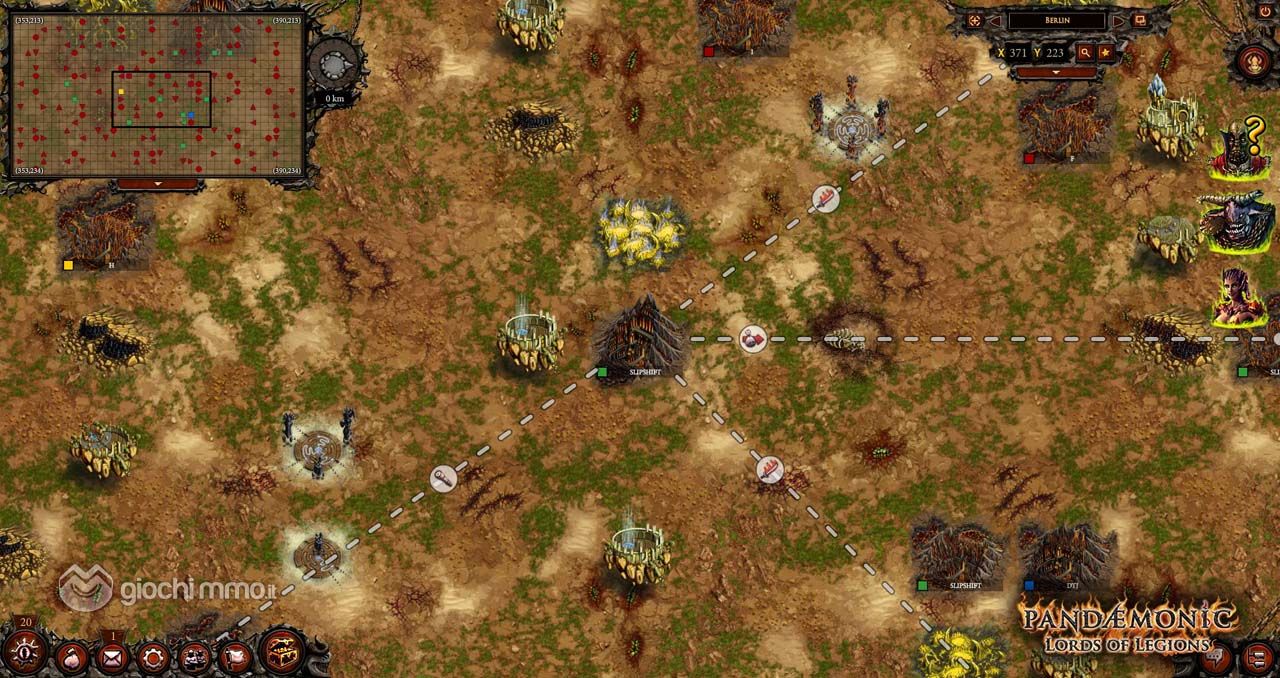1280x678 pixels.
Task: Open the mail envelope inbox
Action: click(112, 657)
